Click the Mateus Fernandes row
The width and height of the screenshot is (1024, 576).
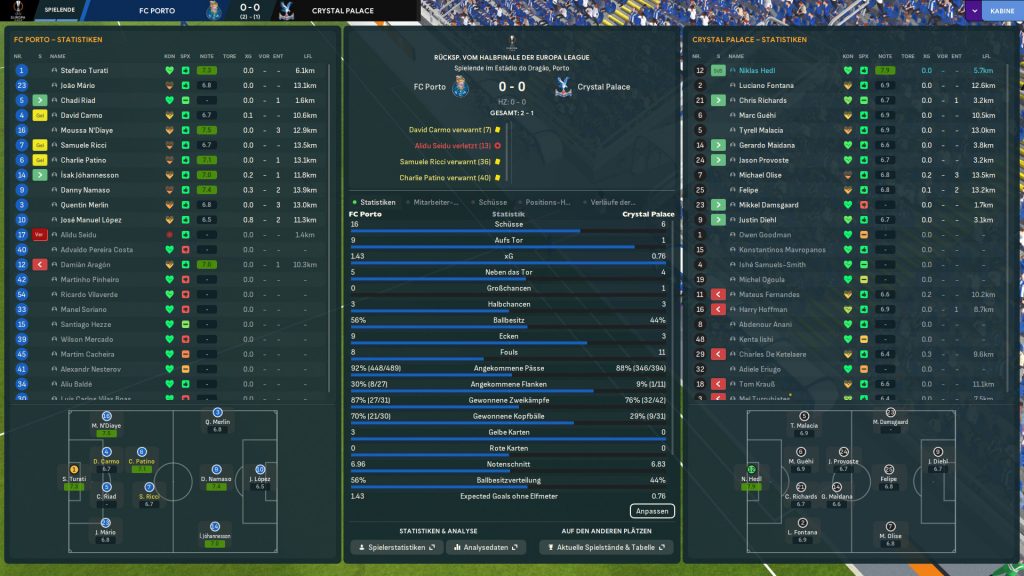click(766, 295)
